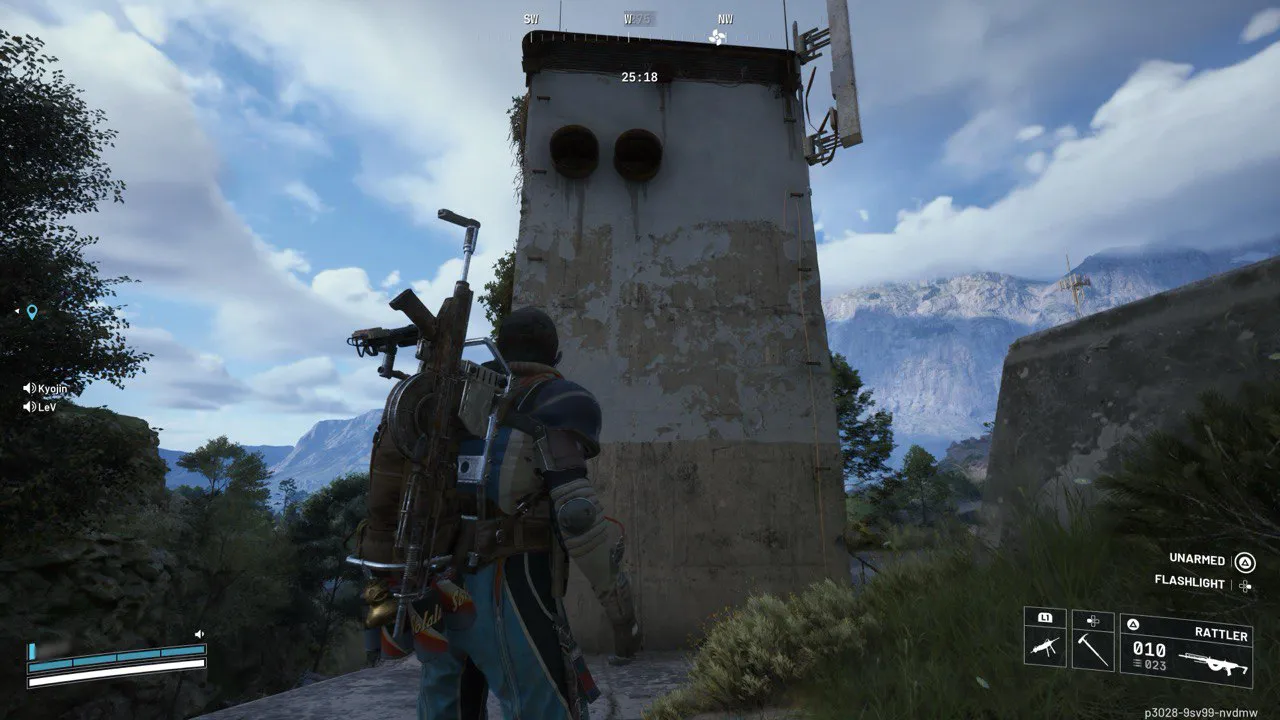Click the compass heading bar
This screenshot has height=720, width=1280.
[640, 19]
